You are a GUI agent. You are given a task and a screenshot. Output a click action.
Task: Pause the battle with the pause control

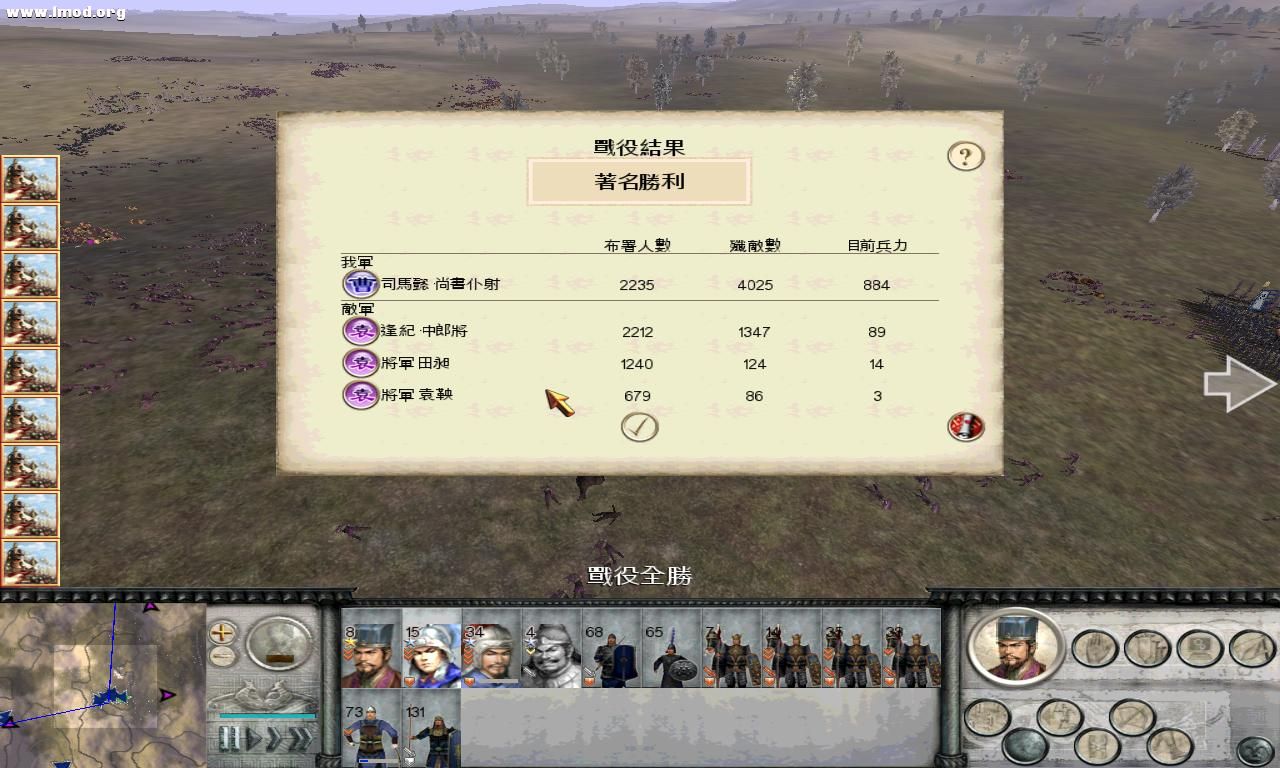pyautogui.click(x=229, y=737)
